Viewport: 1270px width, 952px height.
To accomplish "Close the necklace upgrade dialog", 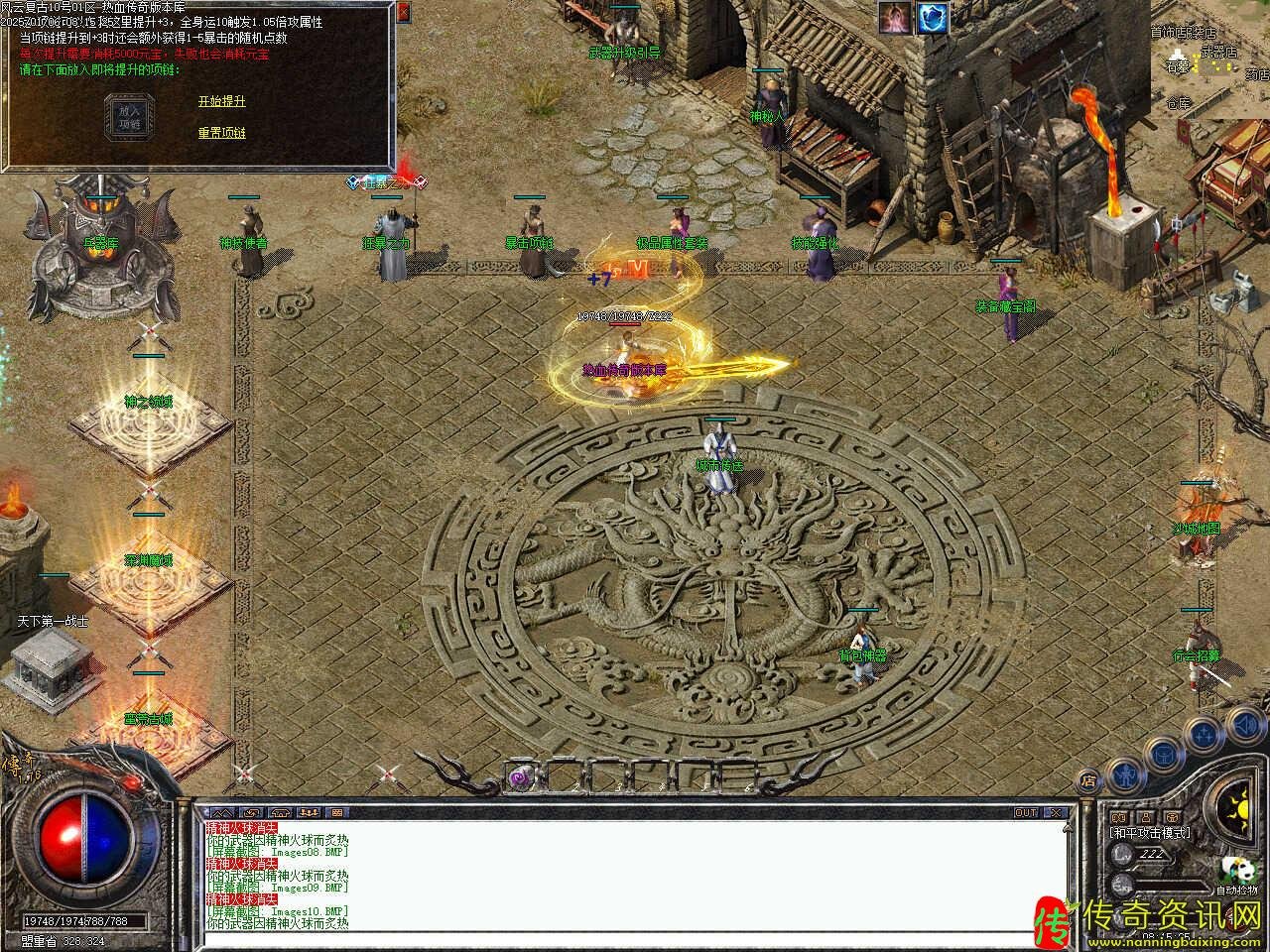I will point(403,13).
